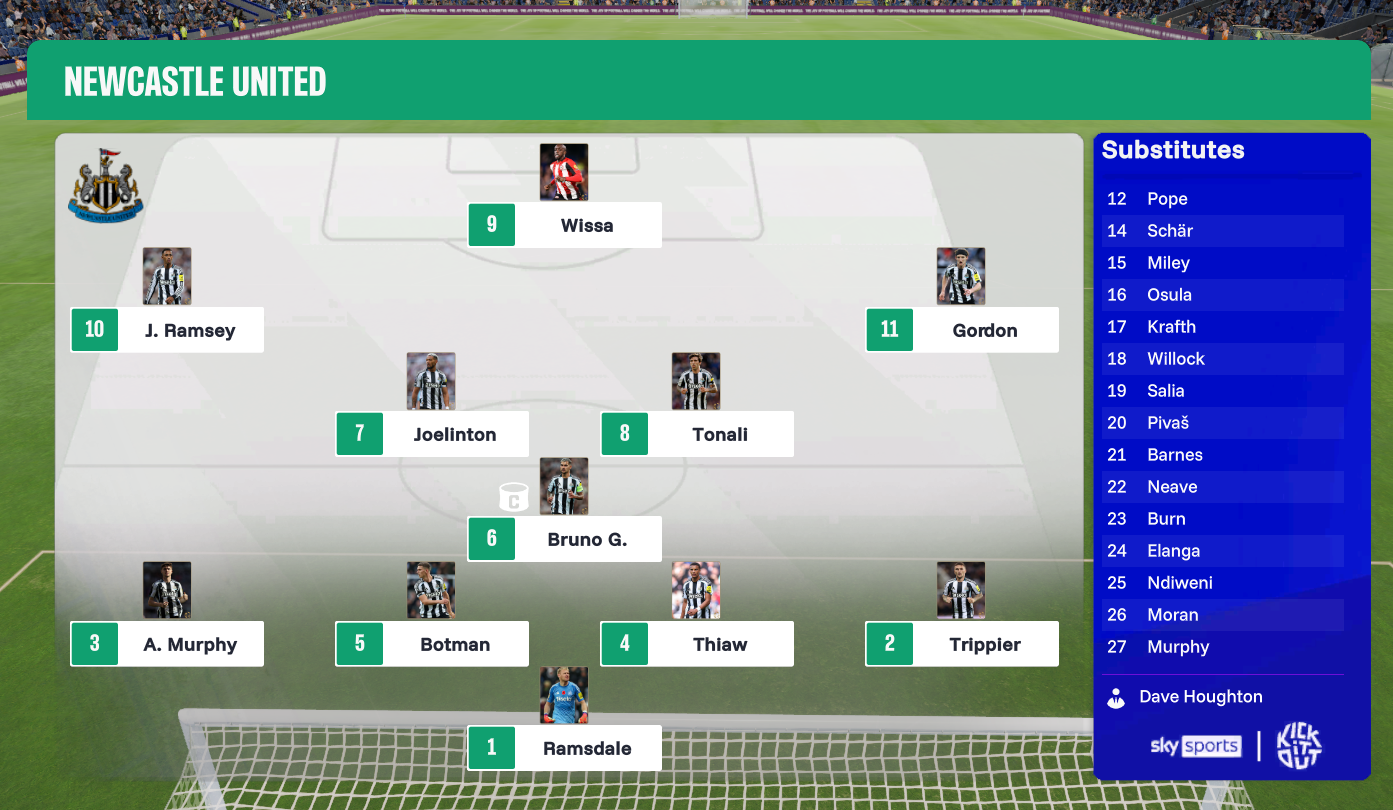Viewport: 1393px width, 810px height.
Task: Click manager Dave Houghton's name
Action: [x=1200, y=697]
